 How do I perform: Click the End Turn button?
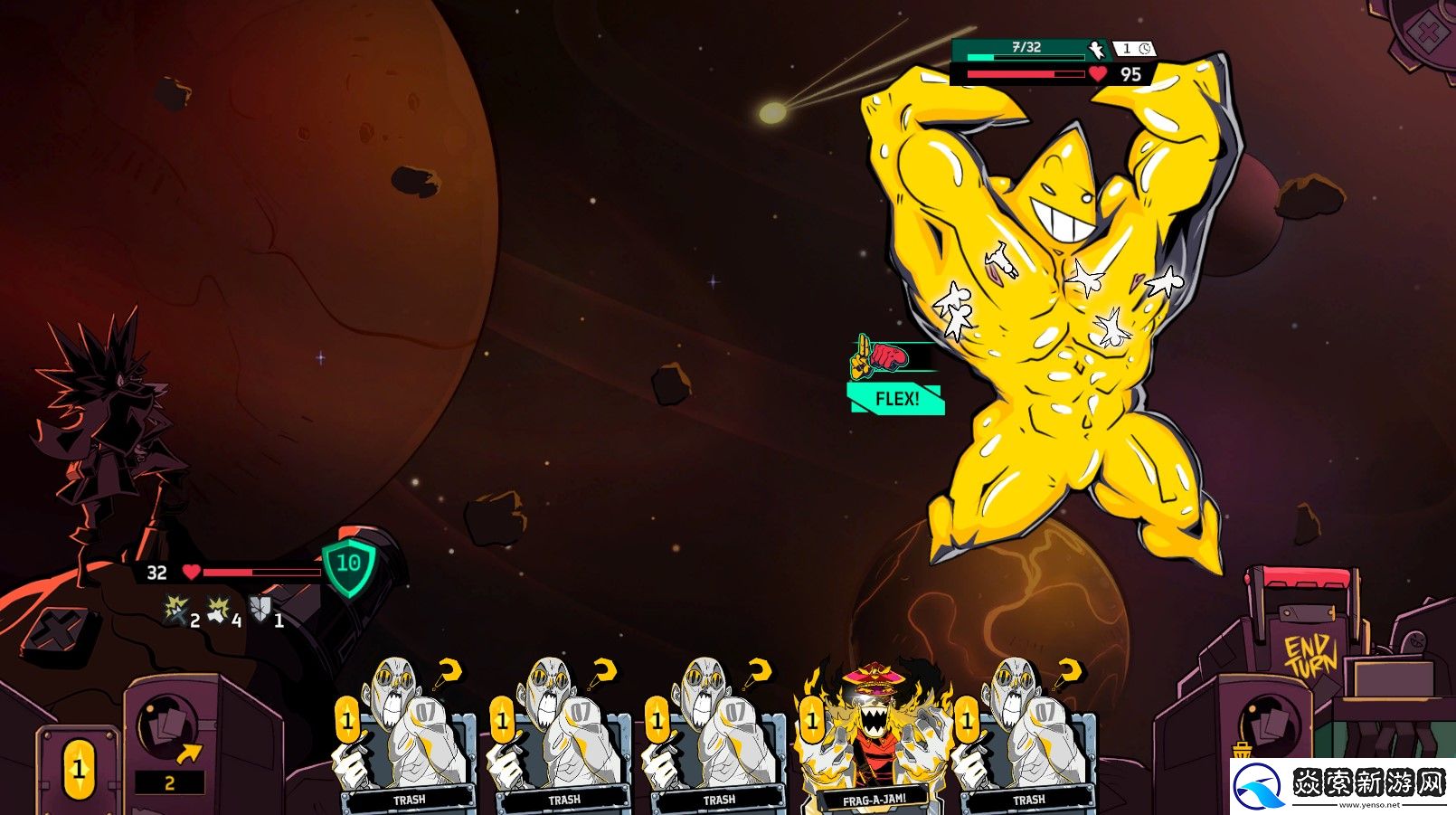(1309, 656)
